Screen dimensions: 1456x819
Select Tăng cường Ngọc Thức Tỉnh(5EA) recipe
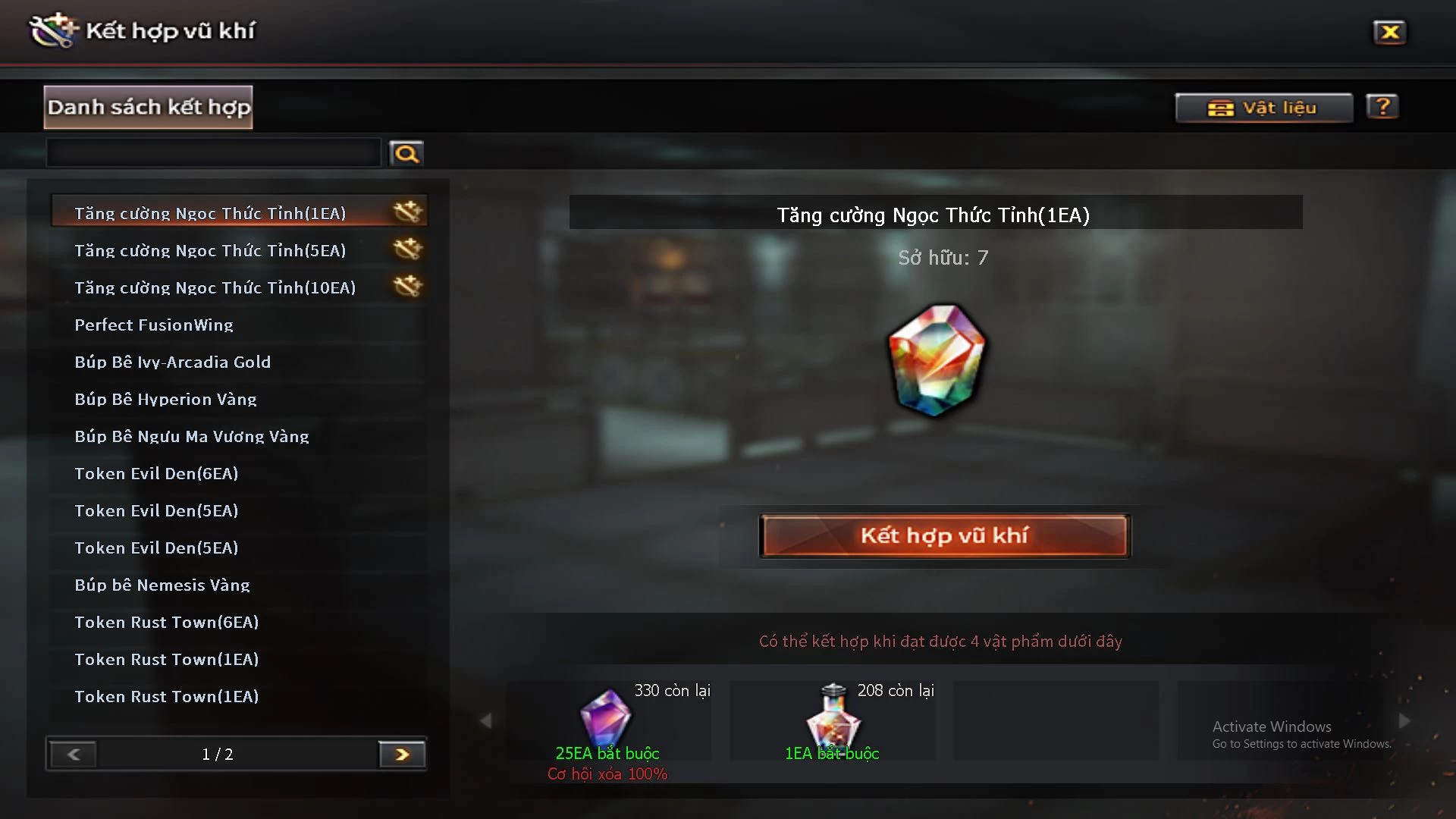[x=210, y=250]
